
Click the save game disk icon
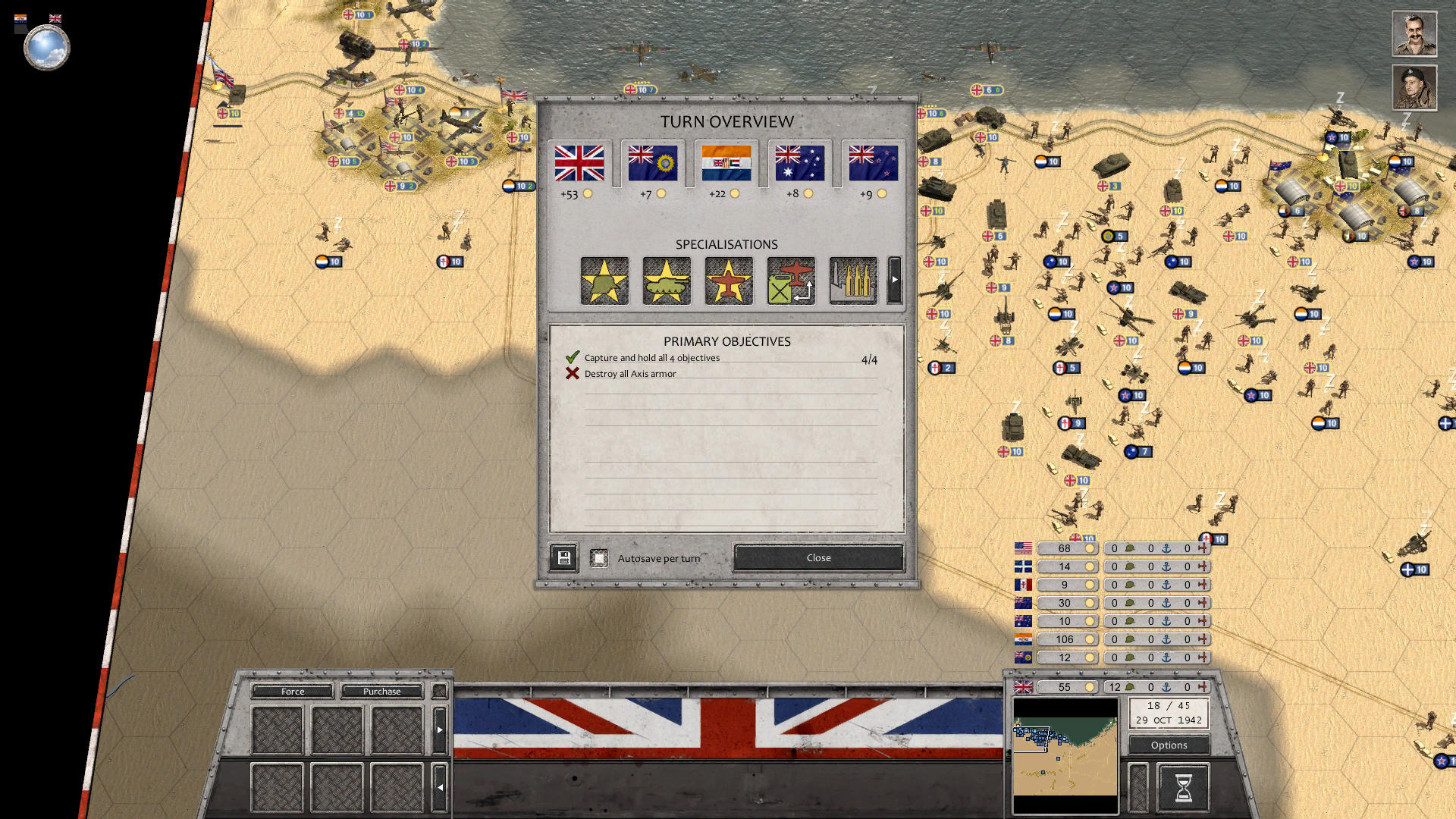coord(563,557)
